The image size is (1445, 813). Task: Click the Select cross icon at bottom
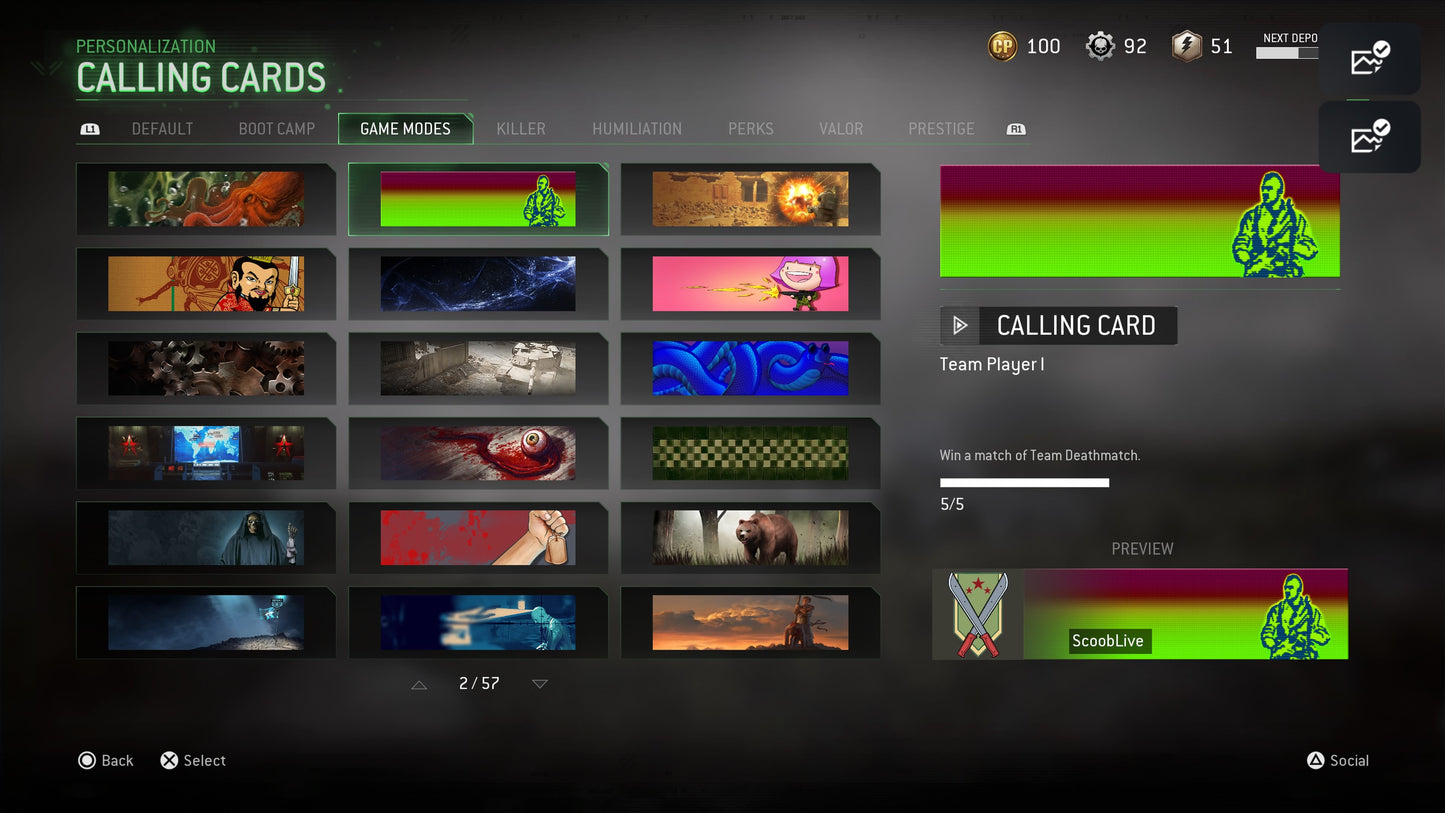[168, 760]
